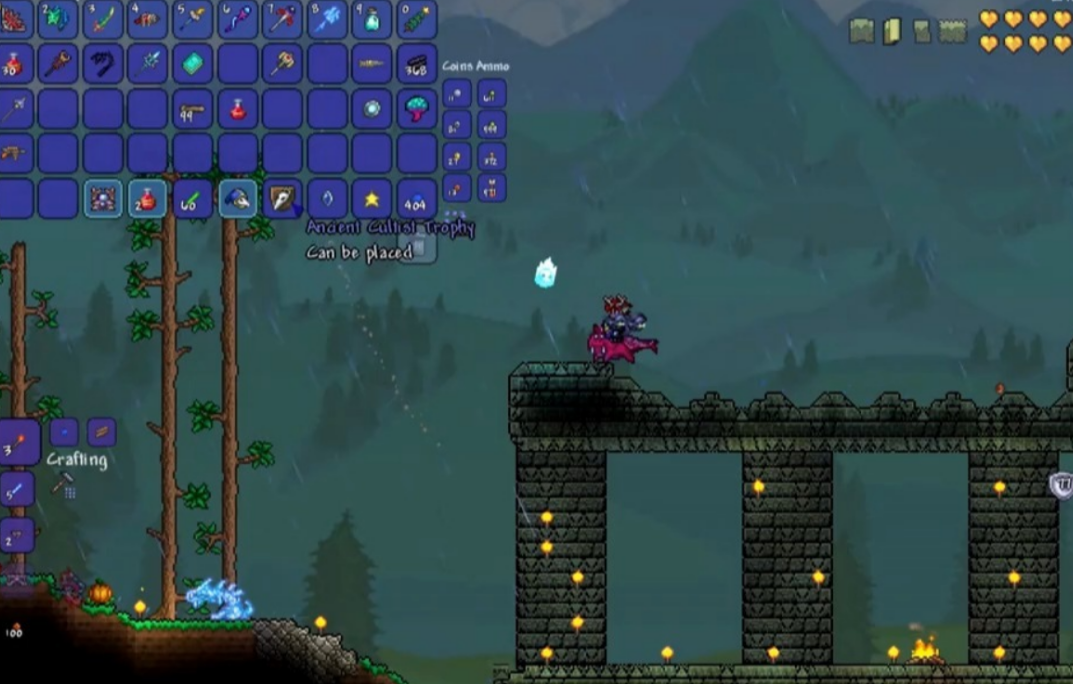1073x684 pixels.
Task: Toggle the yellow door-shaped icon at top right
Action: pyautogui.click(x=891, y=31)
